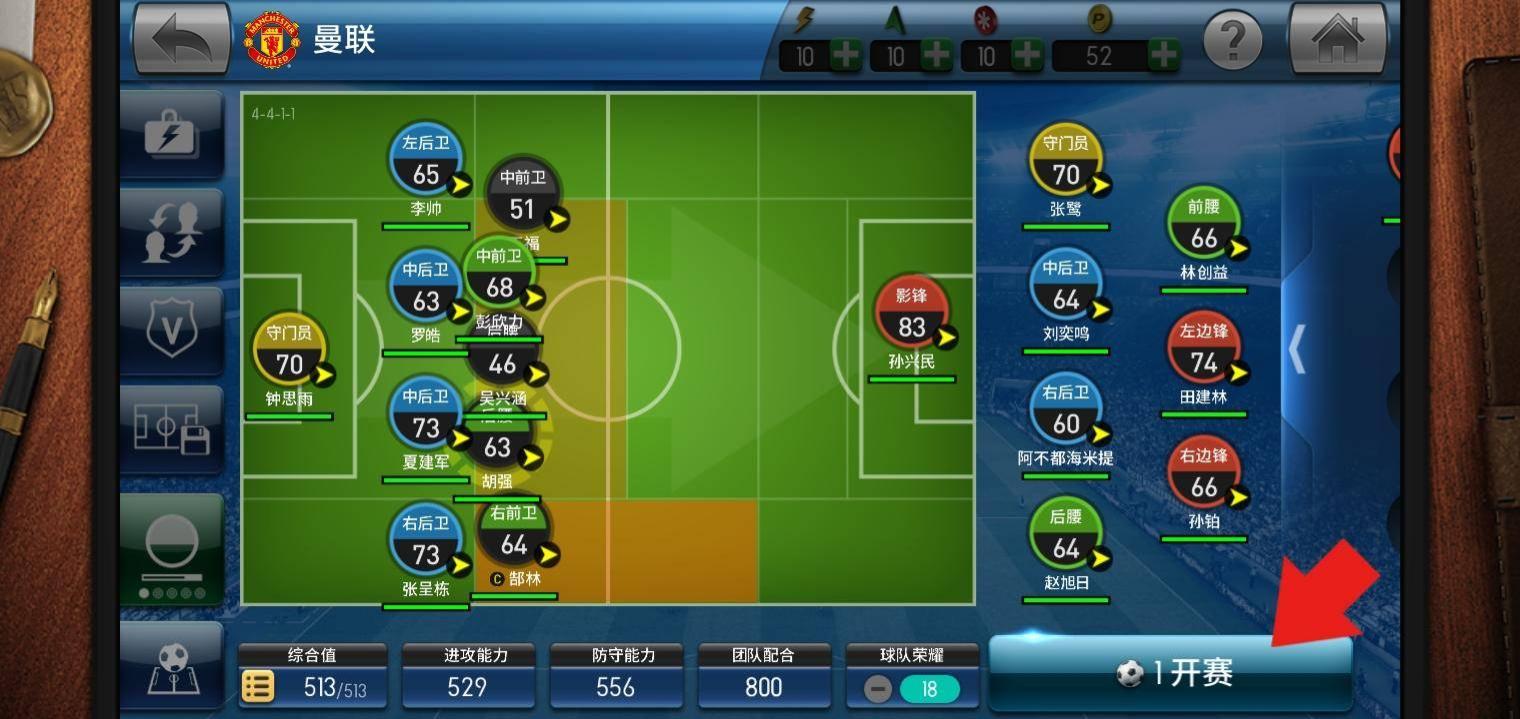Expand the bench panel arrow
This screenshot has height=719, width=1520.
[1297, 349]
